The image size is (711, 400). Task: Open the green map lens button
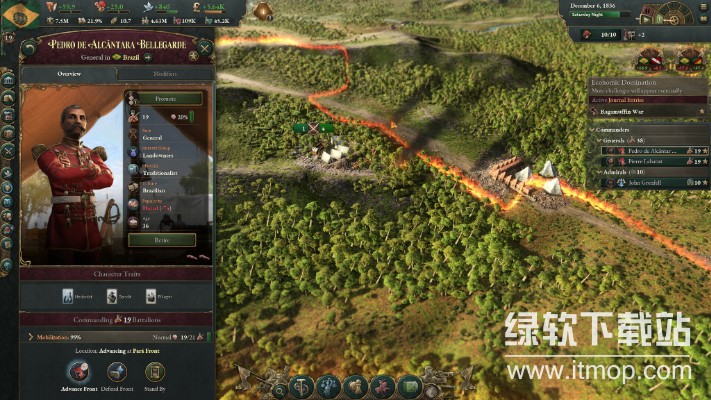[408, 386]
